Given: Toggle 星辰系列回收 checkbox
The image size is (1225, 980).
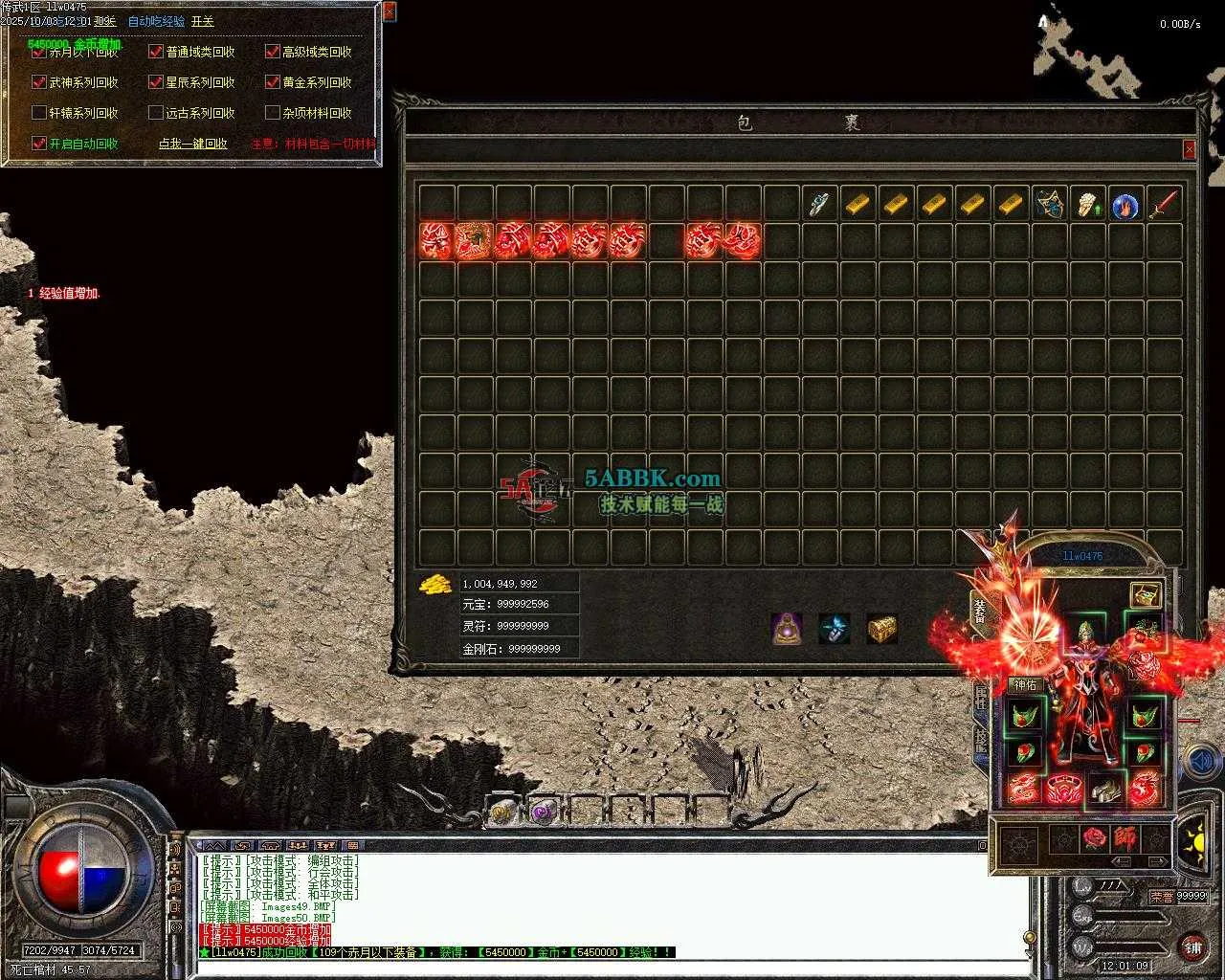Looking at the screenshot, I should tap(156, 82).
